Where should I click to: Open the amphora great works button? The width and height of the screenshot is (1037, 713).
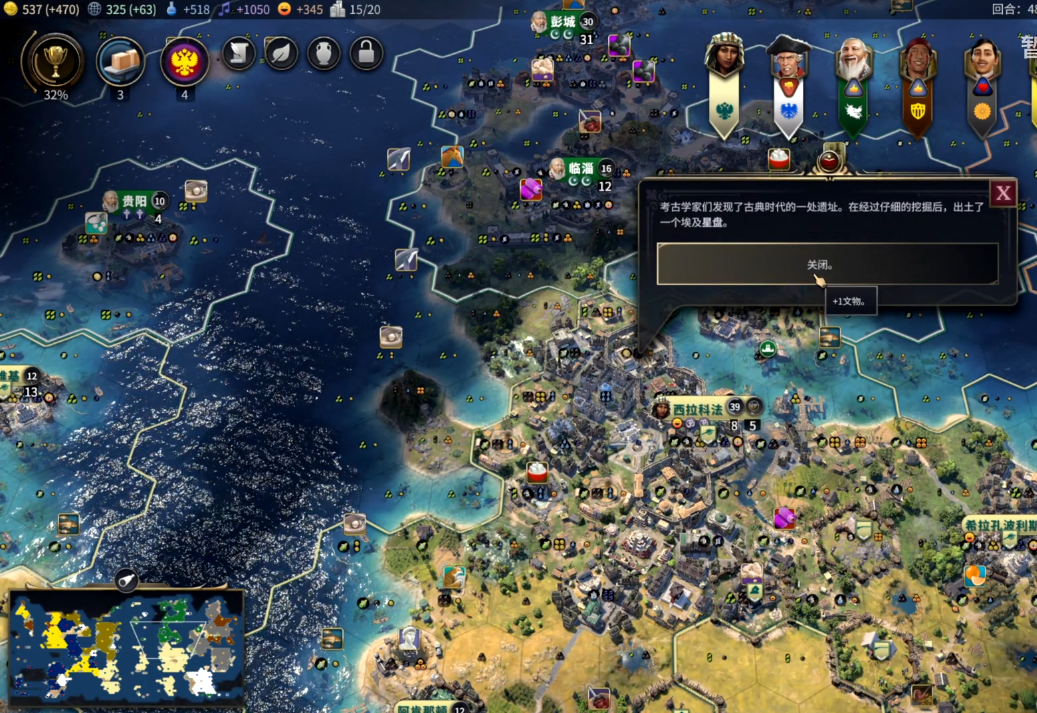tap(324, 53)
